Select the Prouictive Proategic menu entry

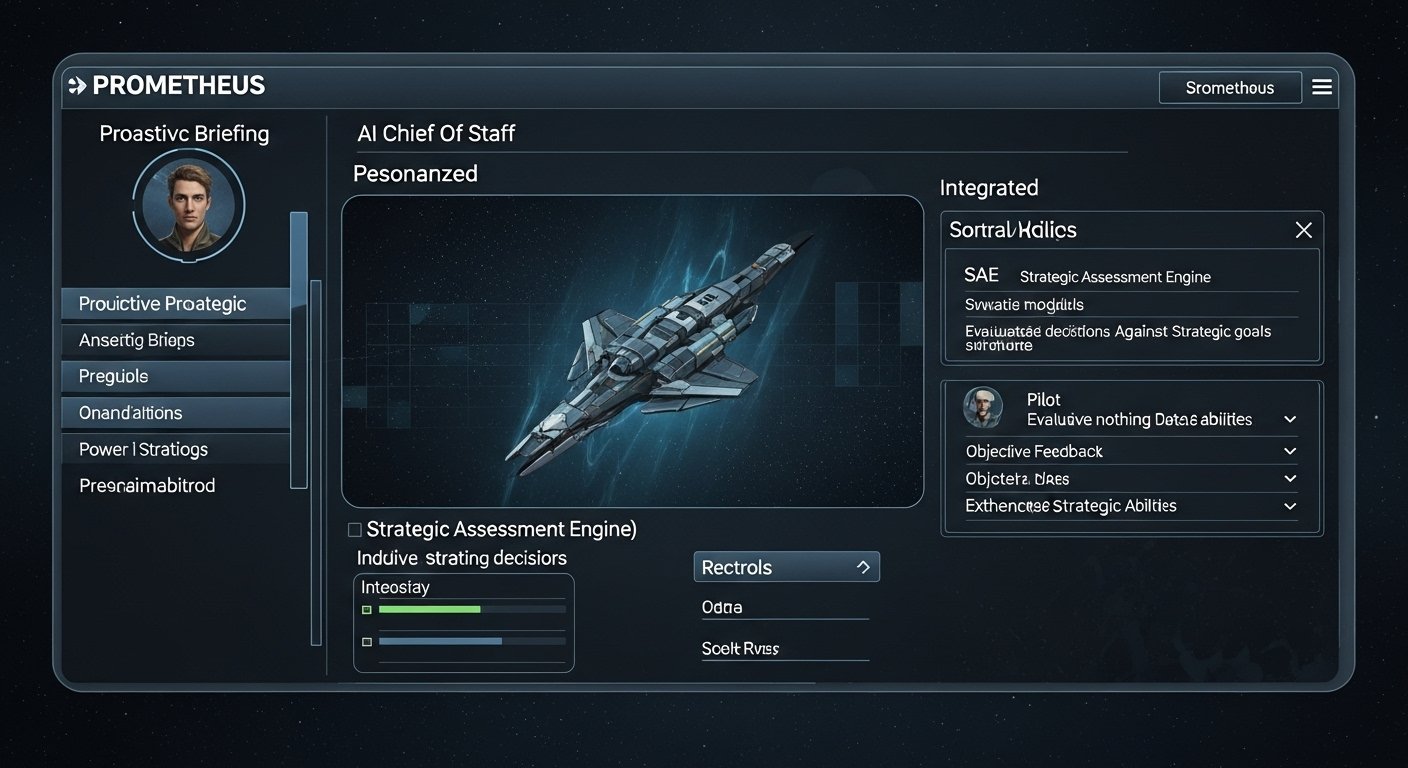click(175, 304)
